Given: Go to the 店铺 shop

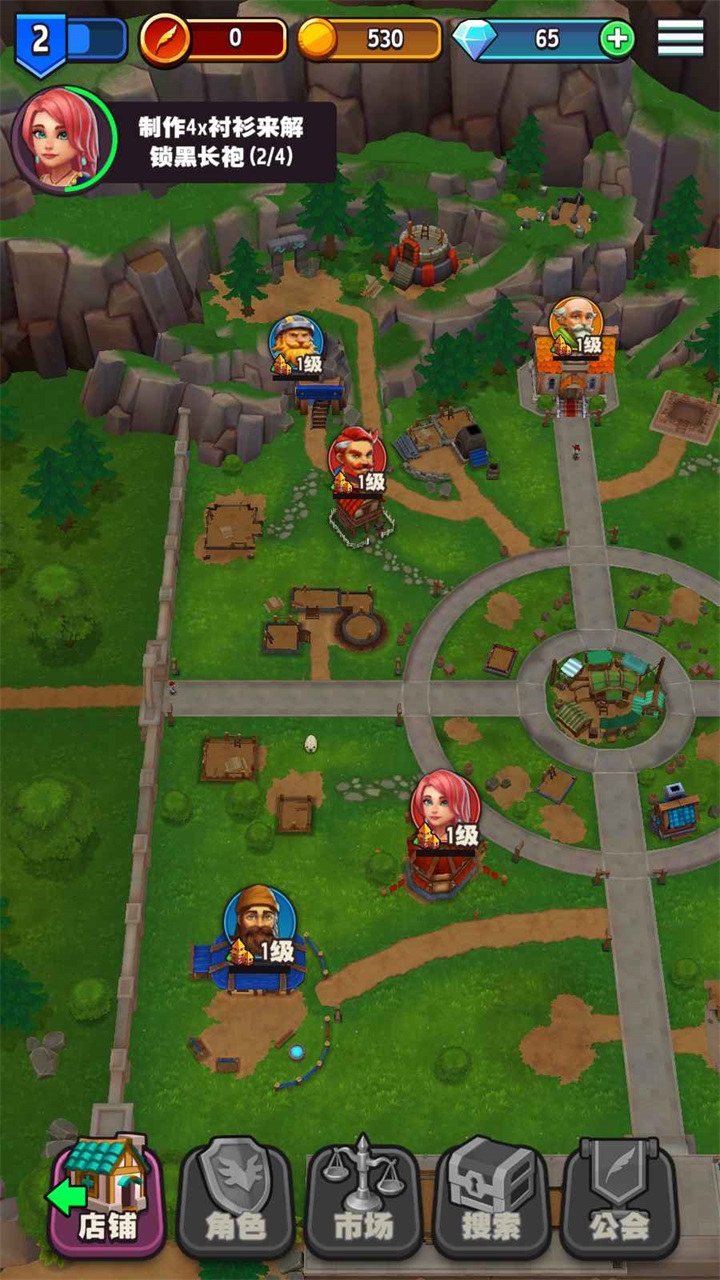Looking at the screenshot, I should click(x=107, y=1196).
